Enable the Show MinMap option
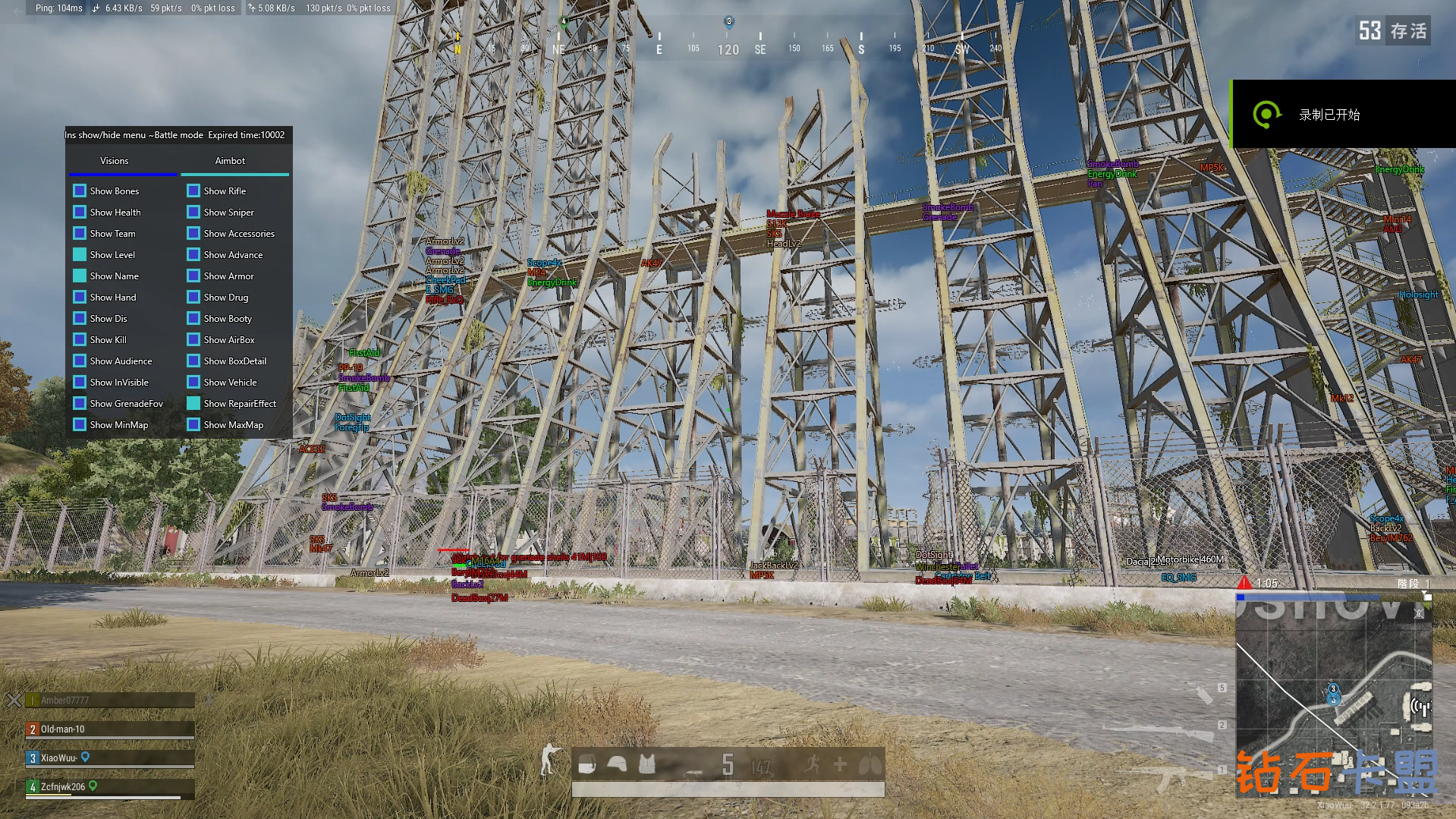The image size is (1456, 819). point(80,424)
